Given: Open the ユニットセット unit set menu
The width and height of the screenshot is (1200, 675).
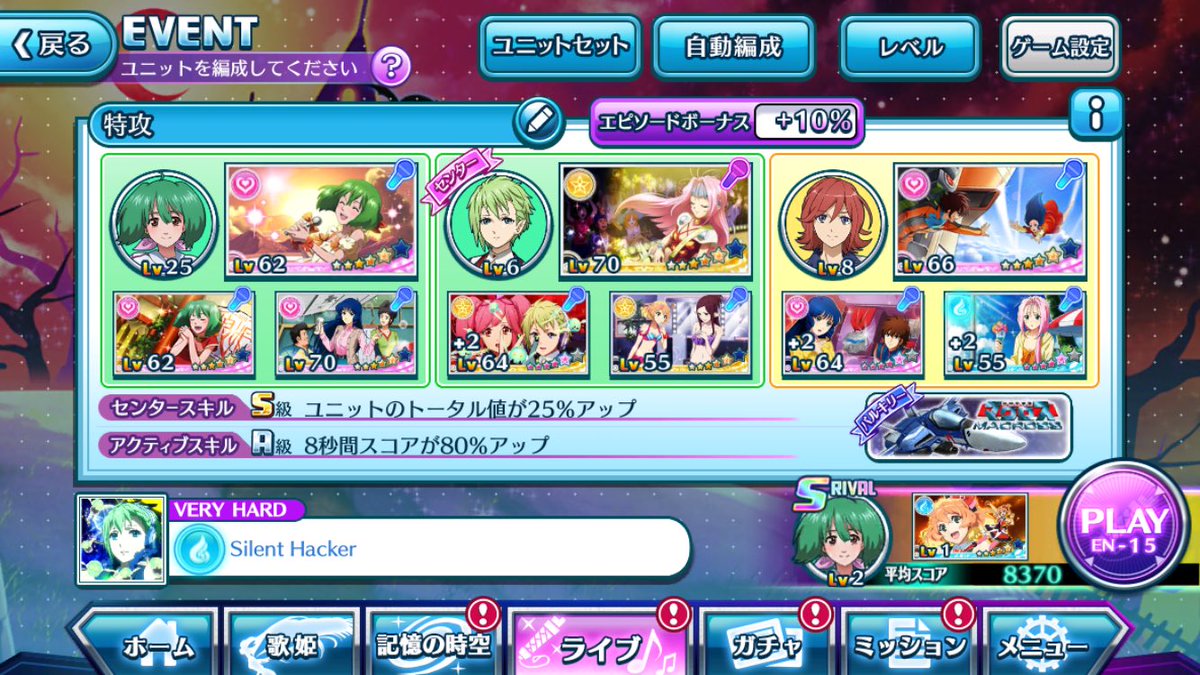Looking at the screenshot, I should click(x=559, y=46).
